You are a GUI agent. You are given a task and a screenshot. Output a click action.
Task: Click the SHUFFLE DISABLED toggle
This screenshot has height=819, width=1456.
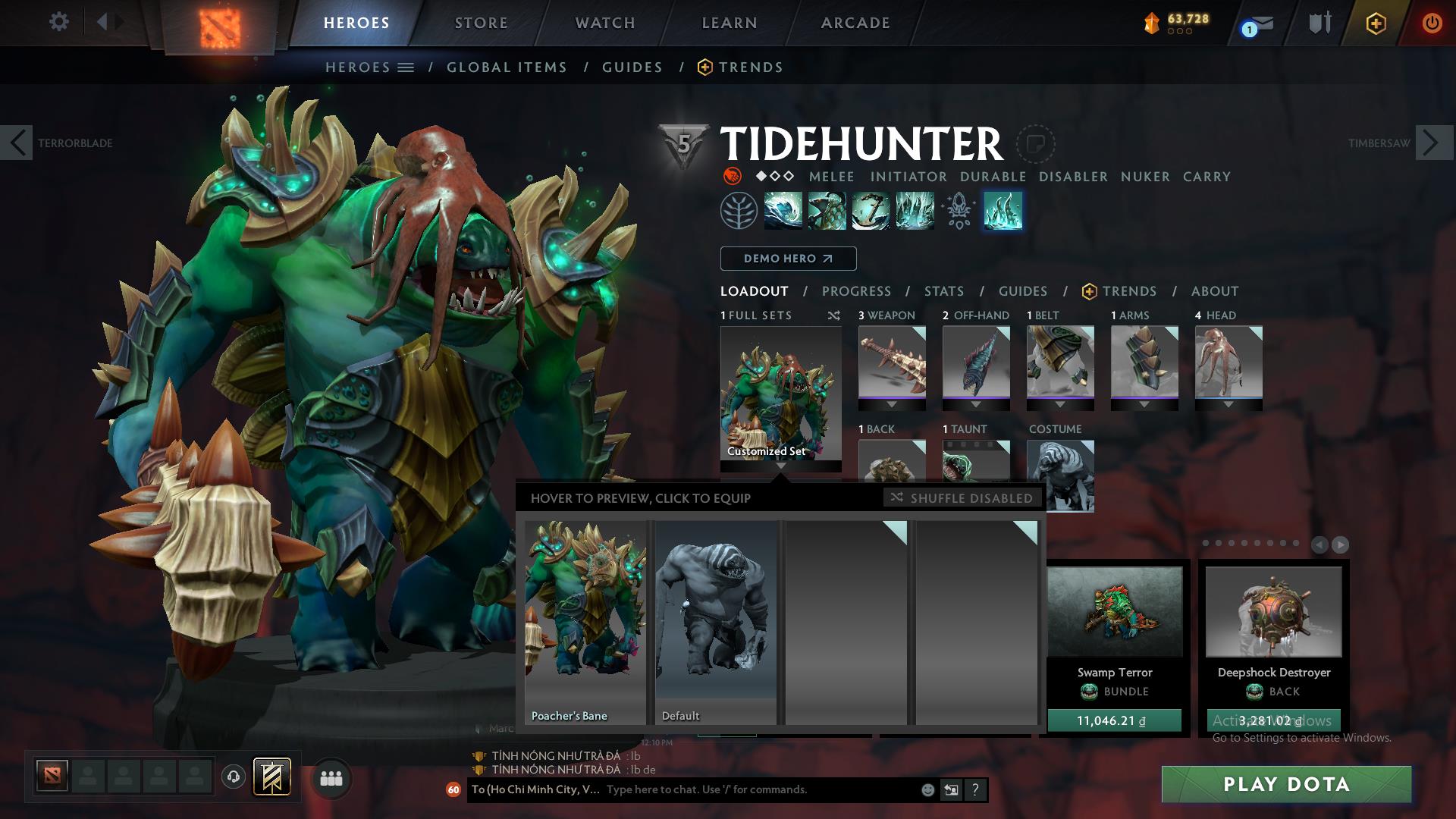[x=962, y=498]
